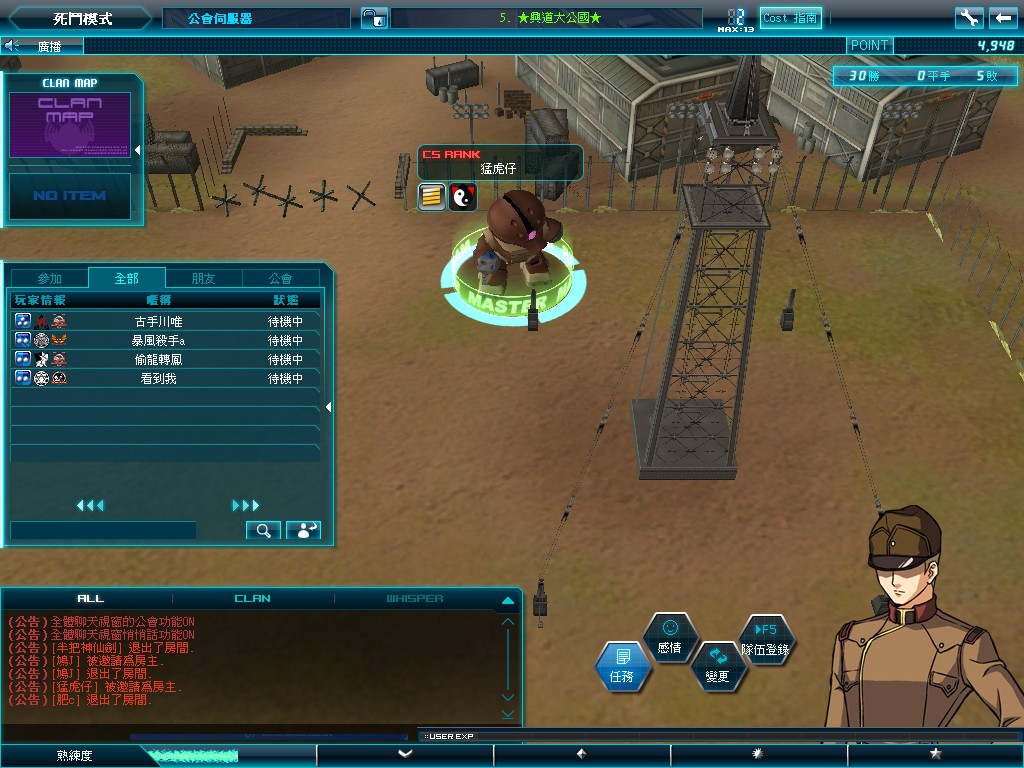Viewport: 1024px width, 768px height.
Task: Toggle the room lock icon
Action: click(373, 18)
